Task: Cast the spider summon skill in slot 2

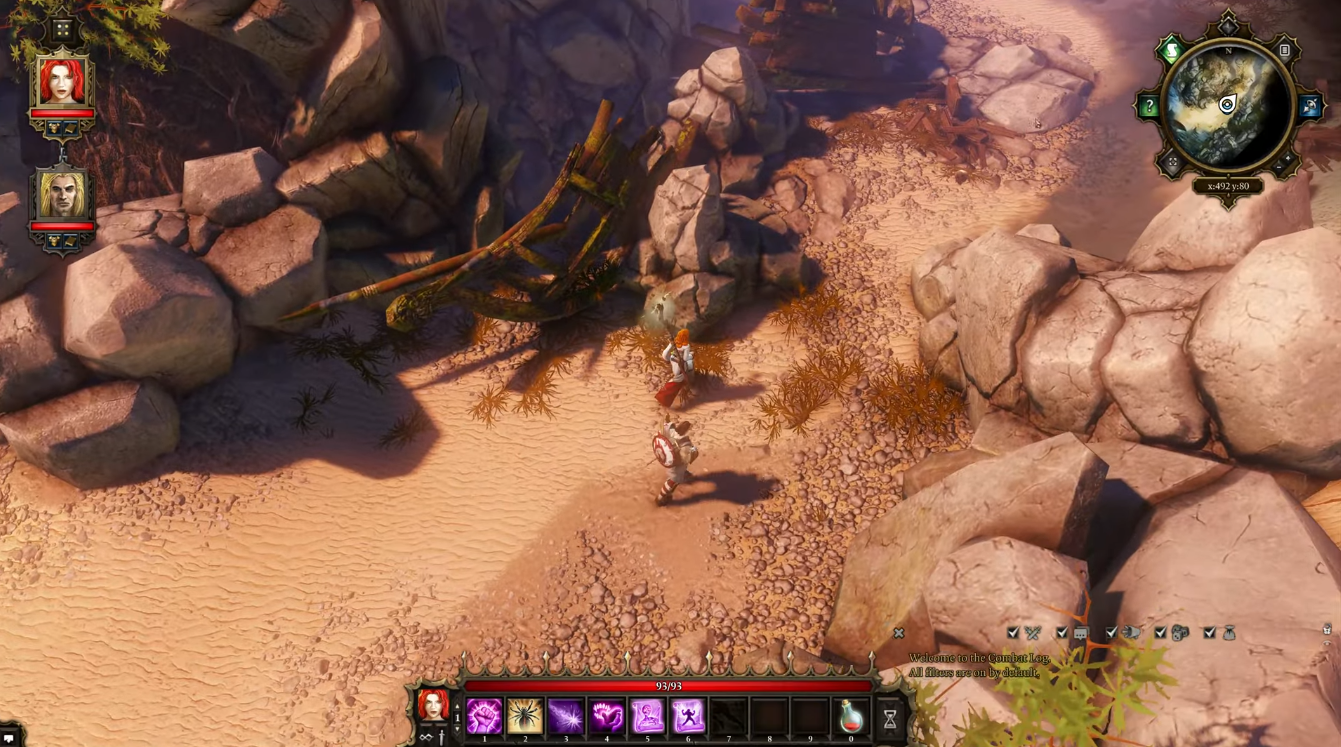Action: pos(525,716)
